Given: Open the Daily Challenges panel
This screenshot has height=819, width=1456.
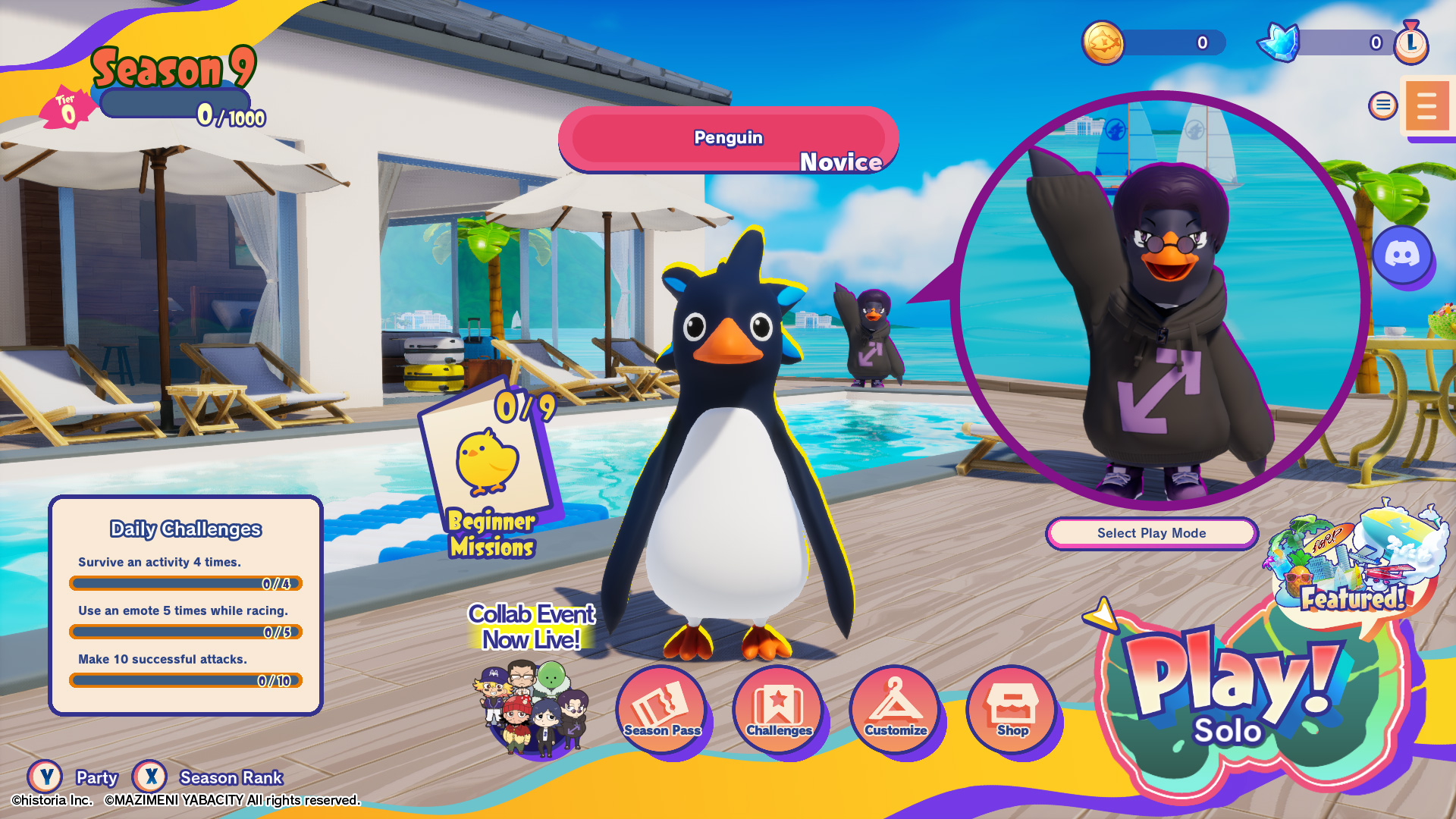Looking at the screenshot, I should coord(186,605).
